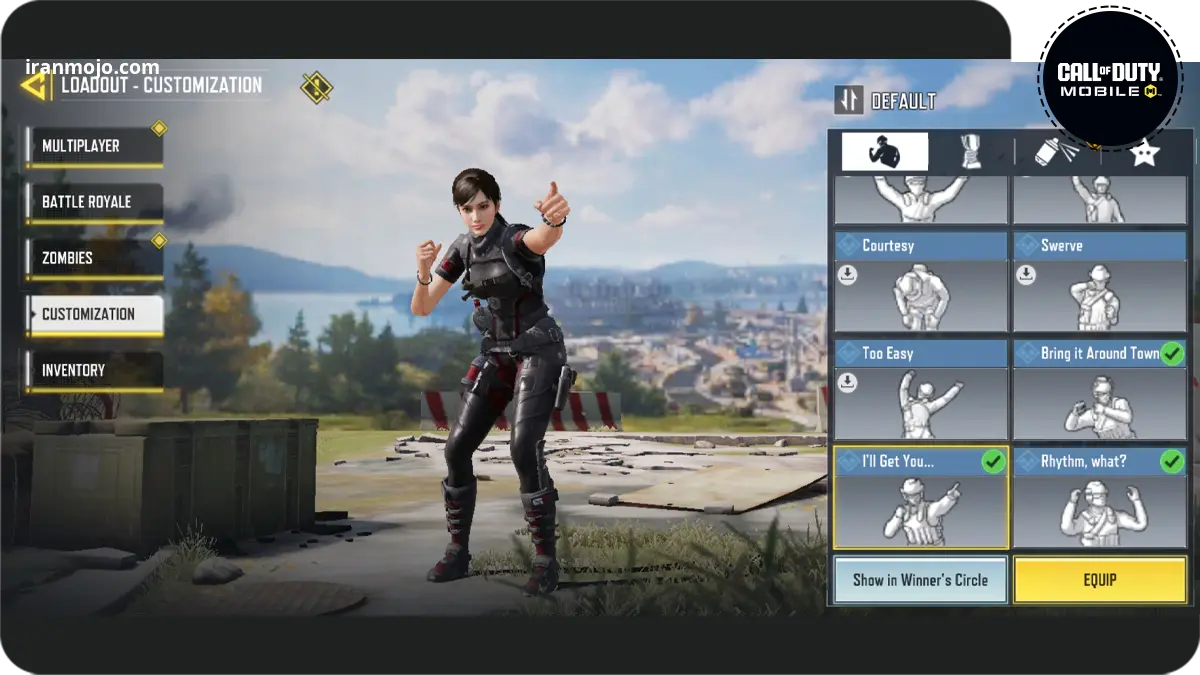Choose the Customization menu entry
Viewport: 1200px width, 675px height.
[95, 314]
